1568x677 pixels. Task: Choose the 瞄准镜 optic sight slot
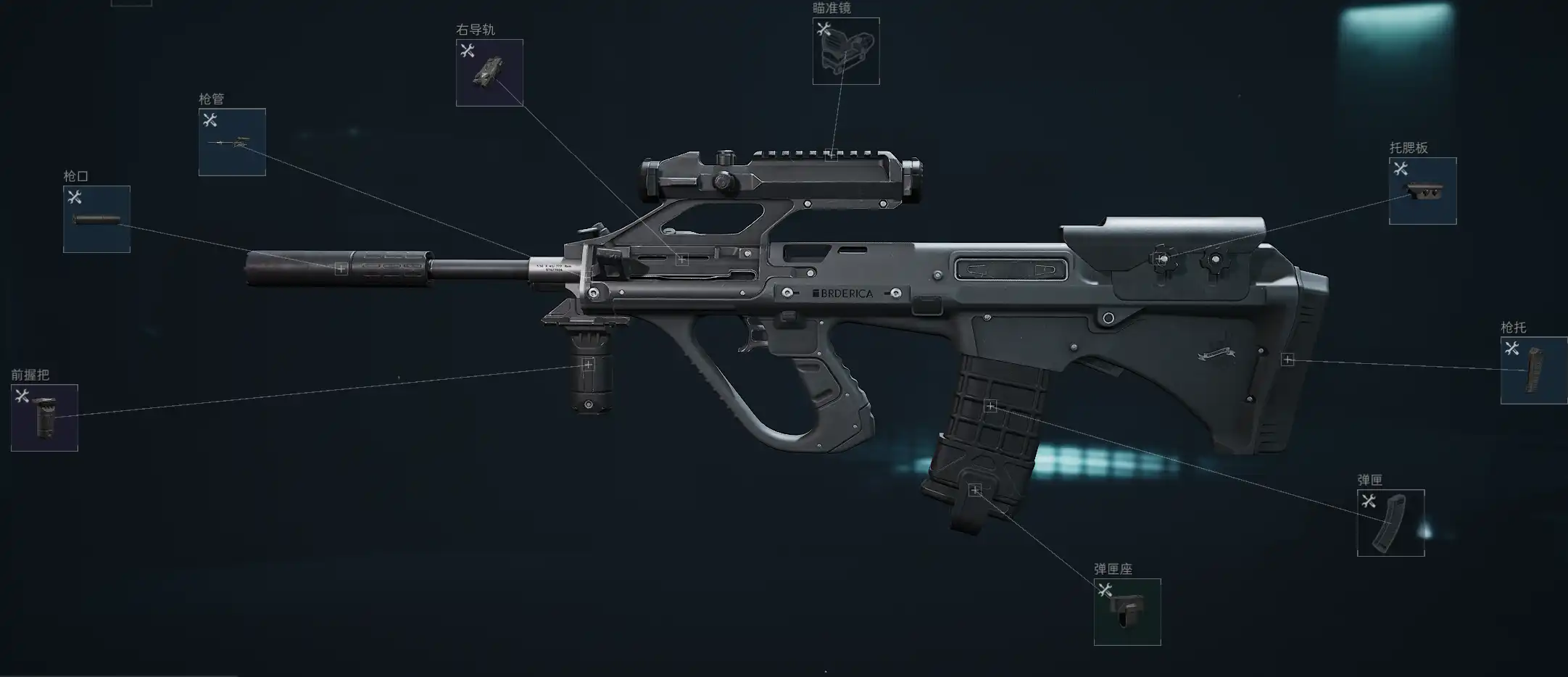pos(846,51)
